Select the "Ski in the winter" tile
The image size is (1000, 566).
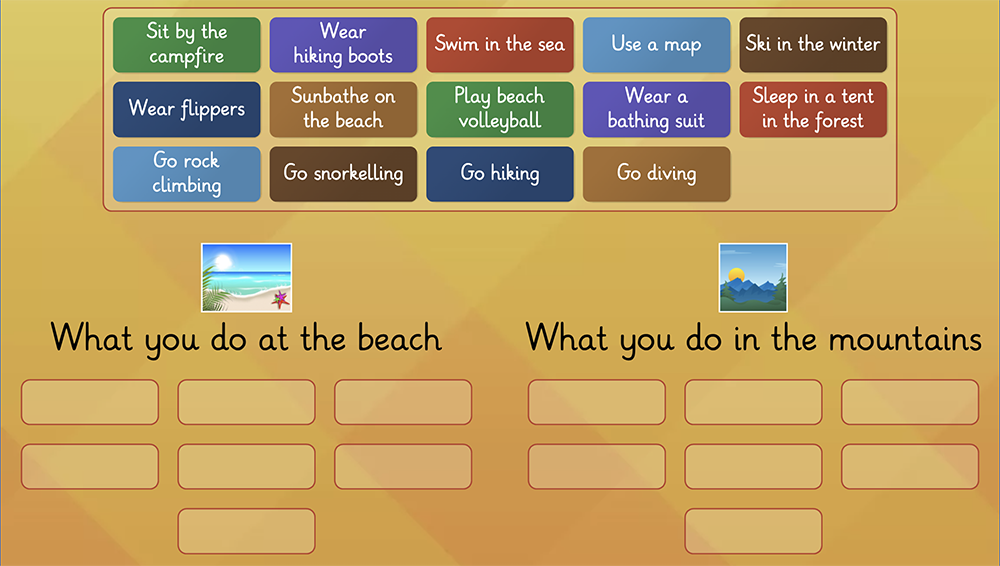point(813,45)
